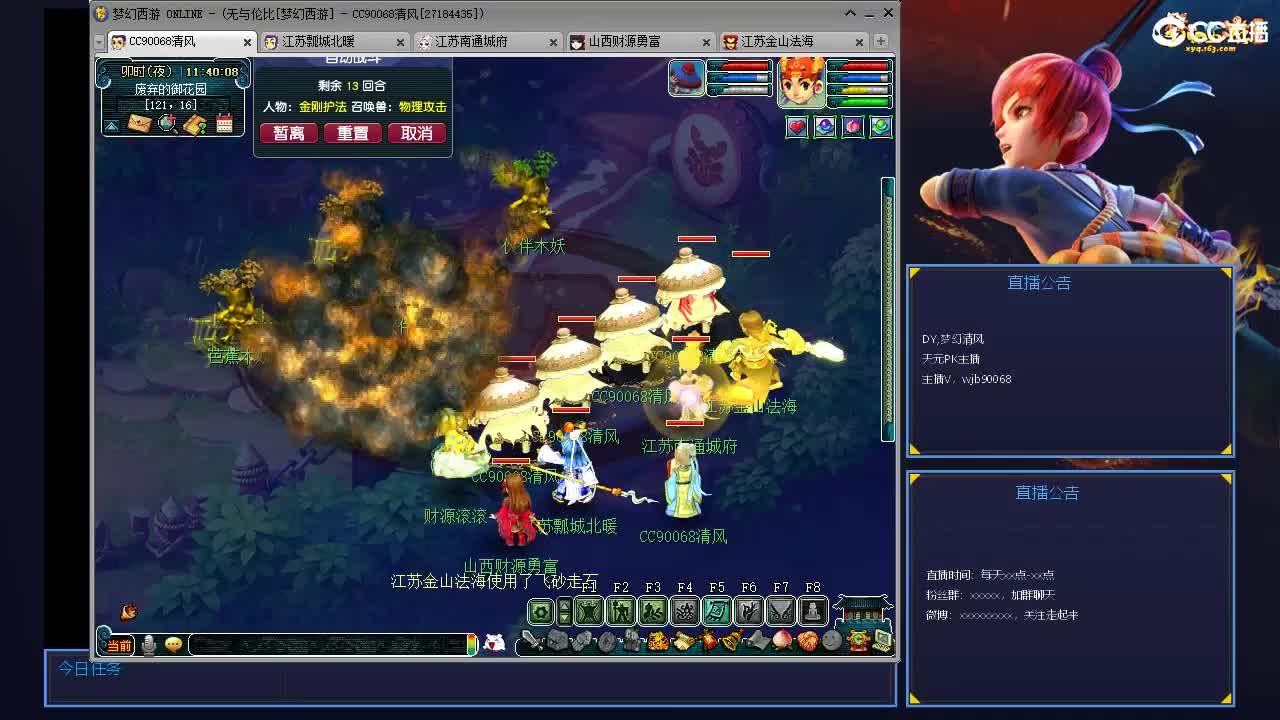This screenshot has width=1280, height=720.
Task: Toggle the emoji face in the chat bar
Action: pos(172,646)
